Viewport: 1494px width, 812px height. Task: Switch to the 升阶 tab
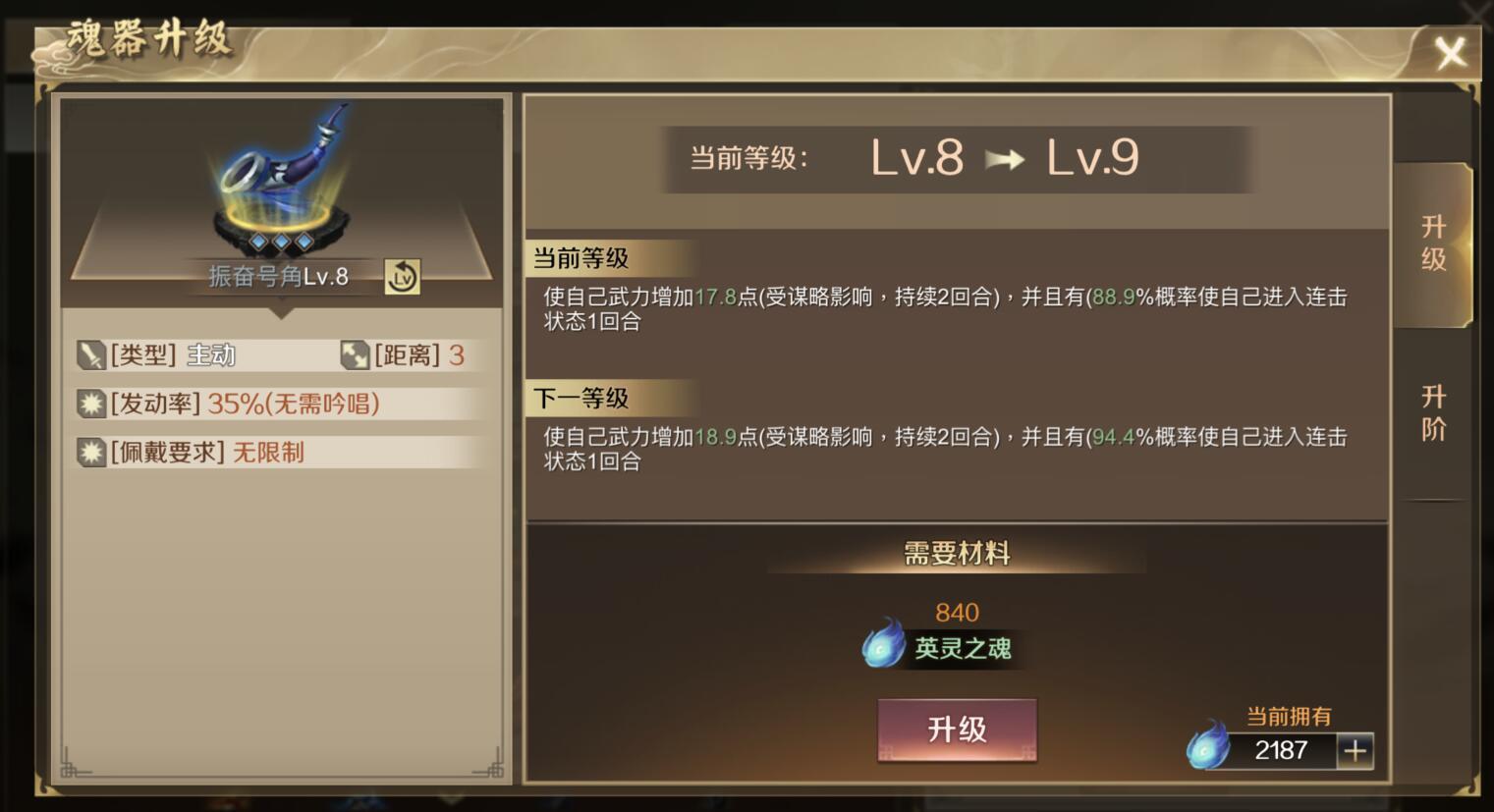coord(1433,412)
